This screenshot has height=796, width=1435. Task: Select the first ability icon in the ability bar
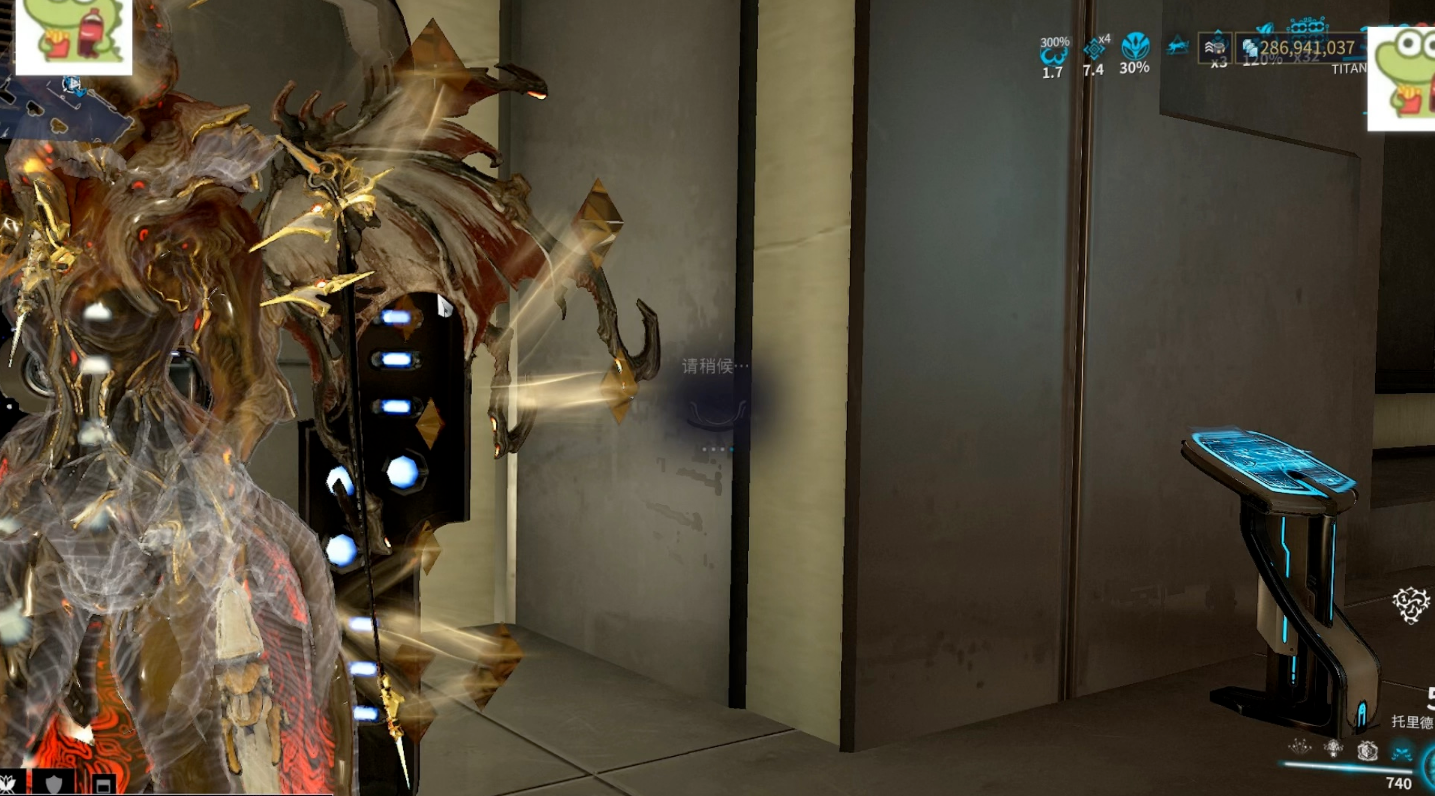coord(1300,747)
